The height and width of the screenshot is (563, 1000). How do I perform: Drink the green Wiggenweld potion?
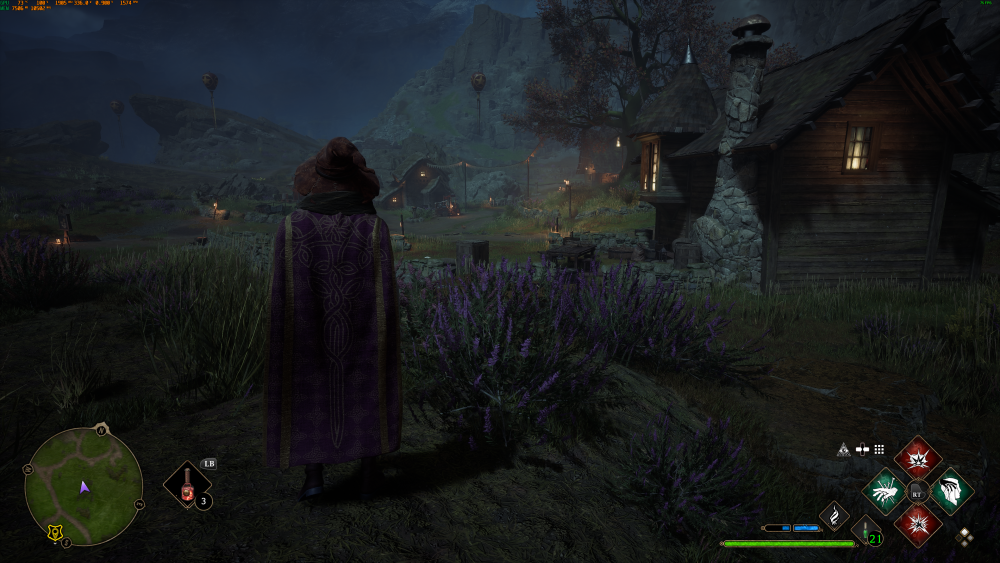point(864,531)
